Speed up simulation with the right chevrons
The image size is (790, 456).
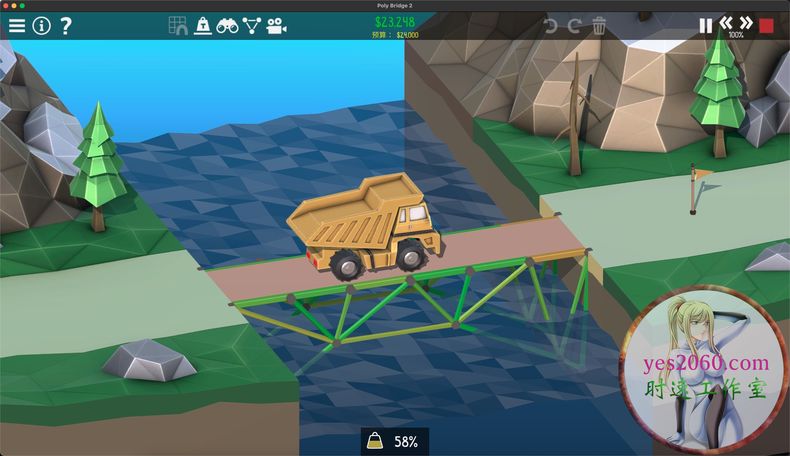tap(746, 22)
